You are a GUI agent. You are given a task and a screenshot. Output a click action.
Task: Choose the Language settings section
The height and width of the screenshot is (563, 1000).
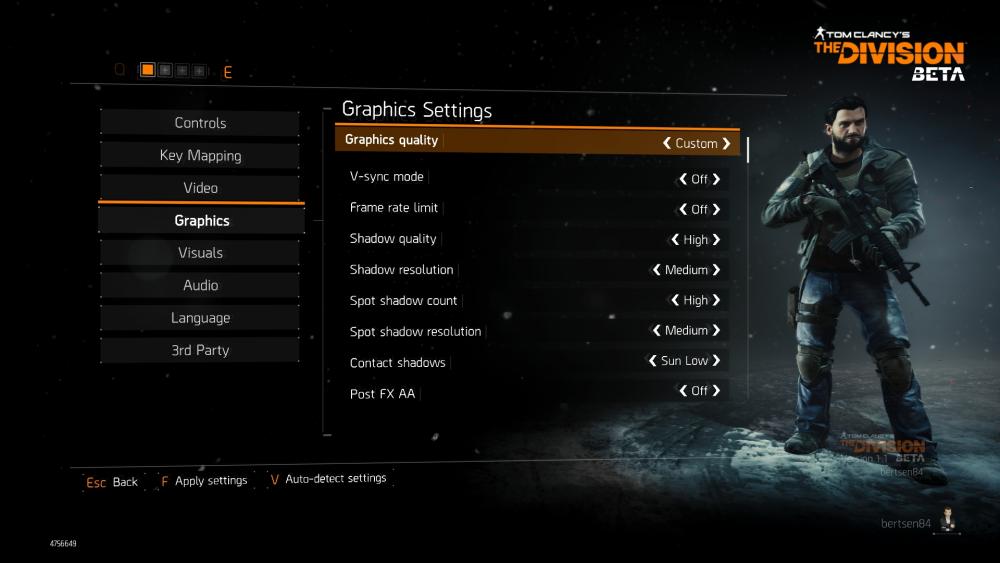click(200, 318)
